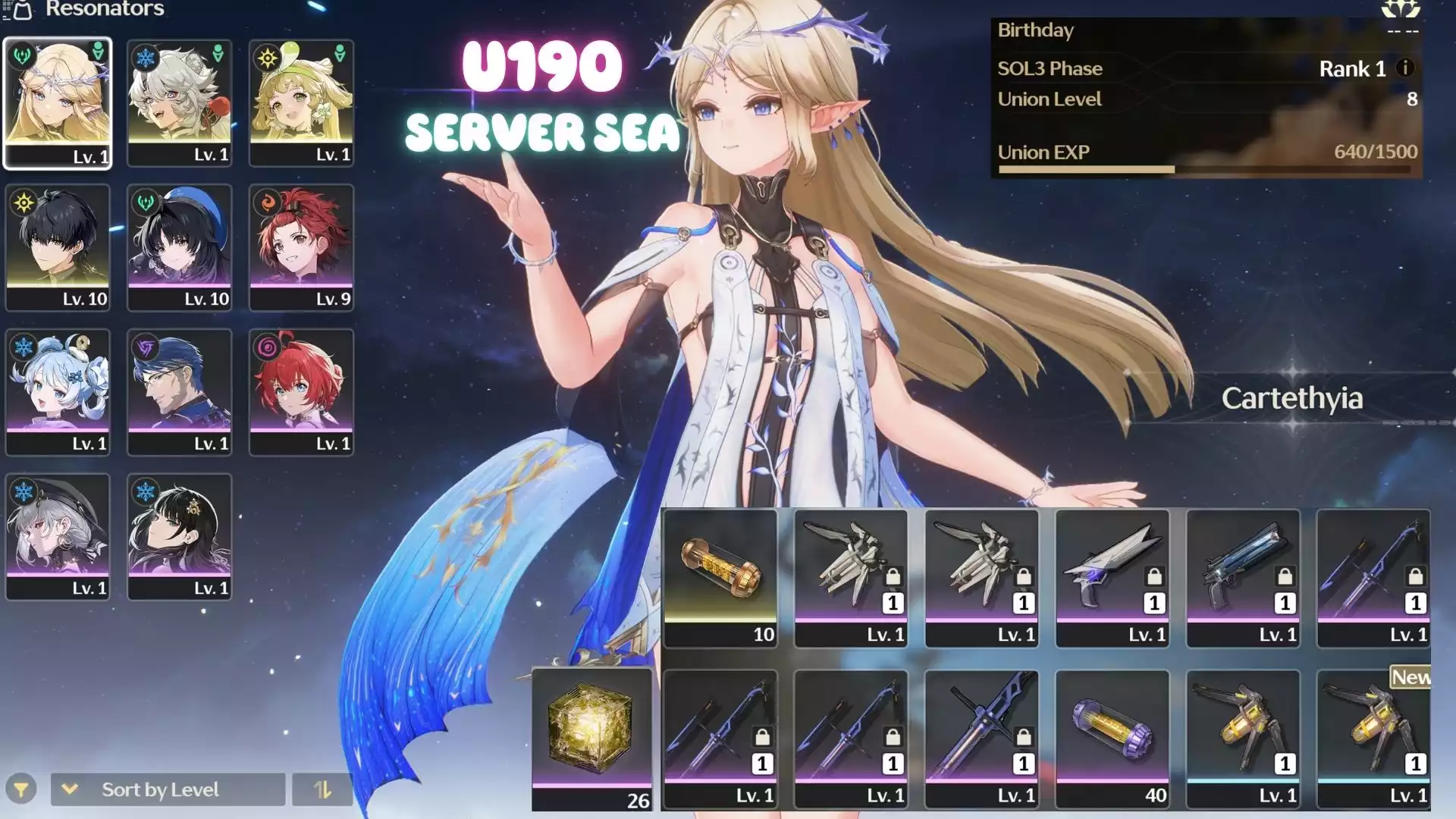Toggle the sort order arrows button
Image resolution: width=1456 pixels, height=819 pixels.
[322, 789]
